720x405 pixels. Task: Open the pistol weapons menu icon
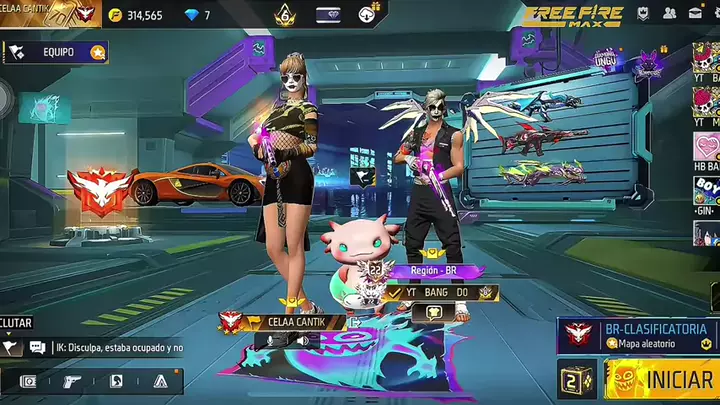(72, 381)
